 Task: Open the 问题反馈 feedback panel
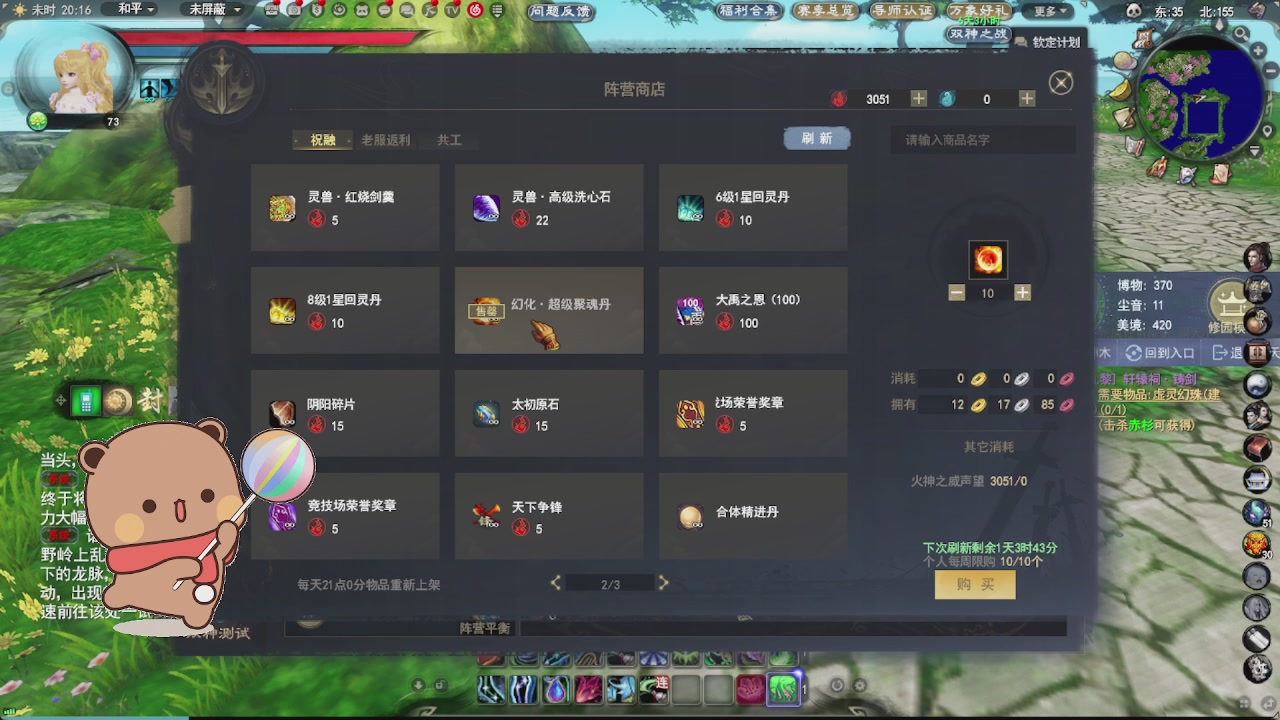[x=562, y=11]
